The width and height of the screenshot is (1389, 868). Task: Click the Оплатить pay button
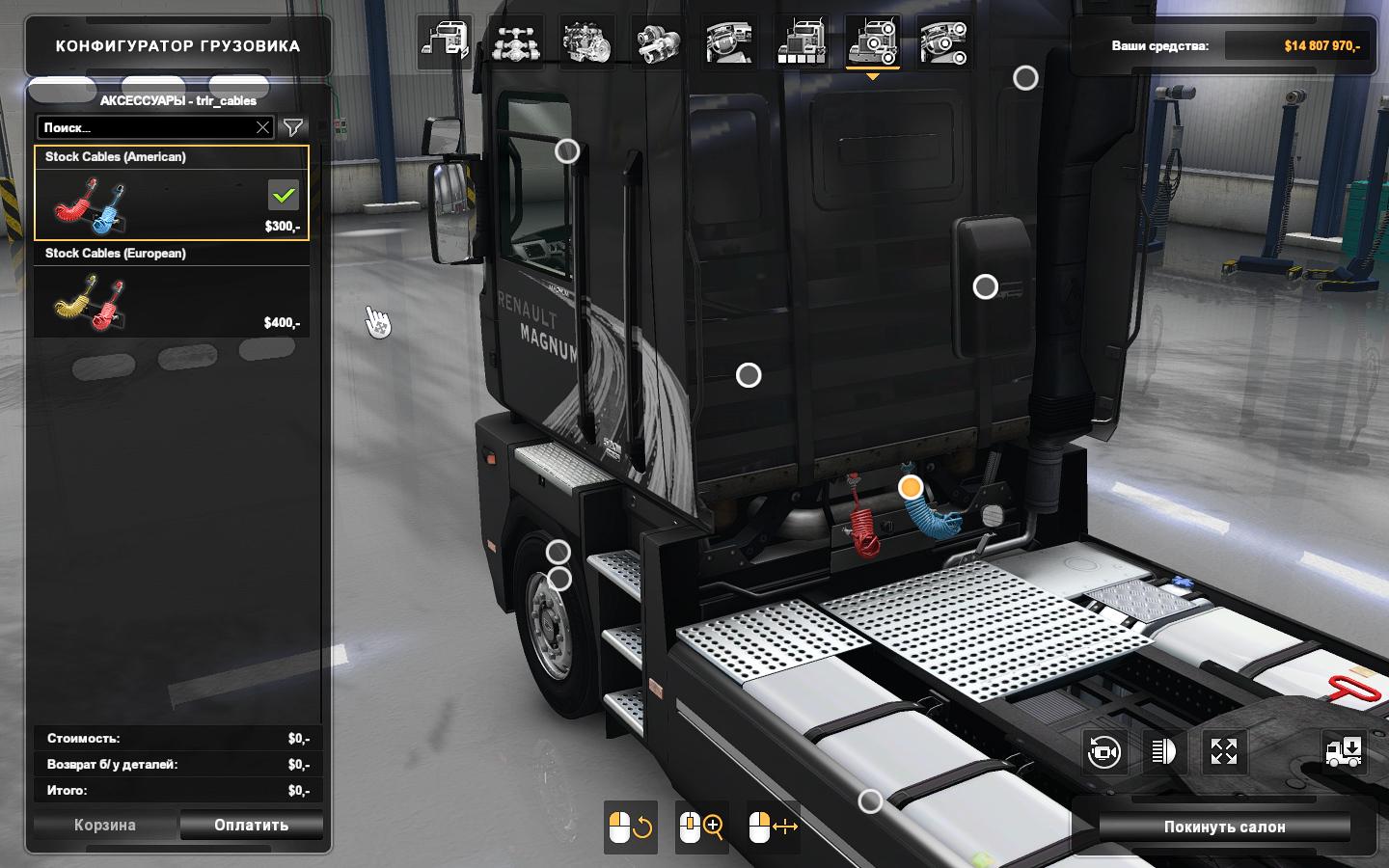click(x=251, y=825)
